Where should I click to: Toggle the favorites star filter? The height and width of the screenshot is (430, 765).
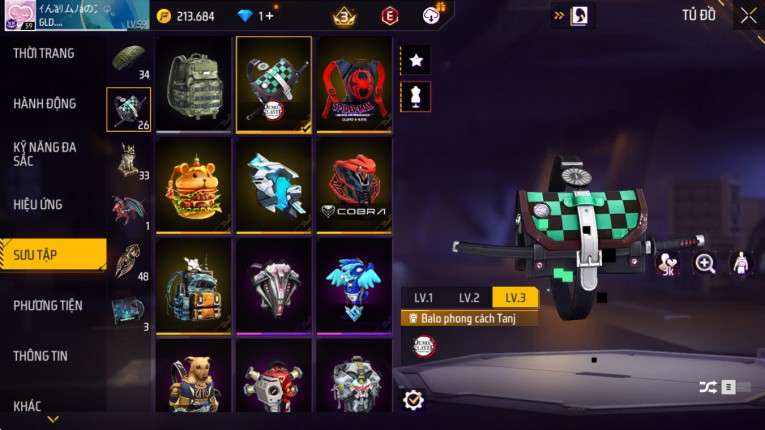click(416, 60)
